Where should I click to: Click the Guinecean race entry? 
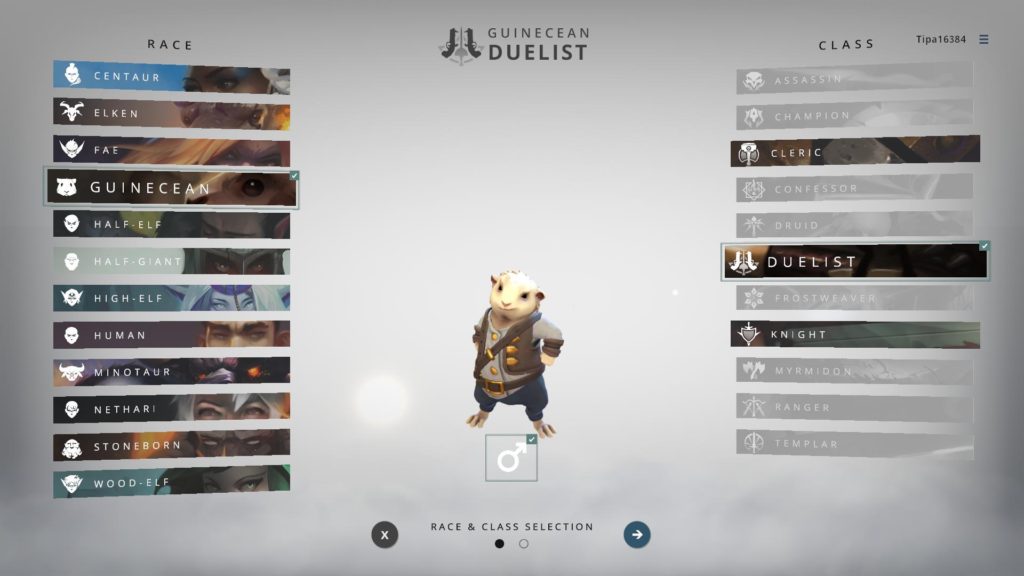(171, 188)
